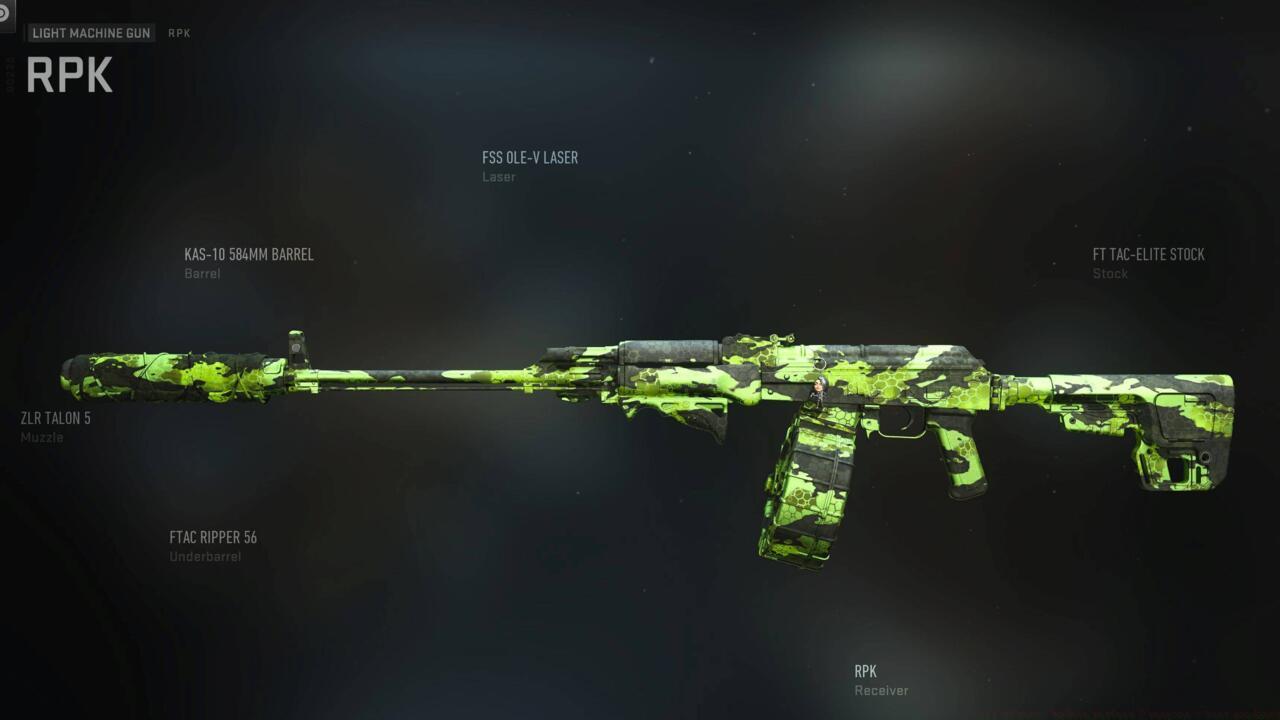Click the Receiver subtitle under the RPK label
Screen dimensions: 1280x720
(x=880, y=690)
